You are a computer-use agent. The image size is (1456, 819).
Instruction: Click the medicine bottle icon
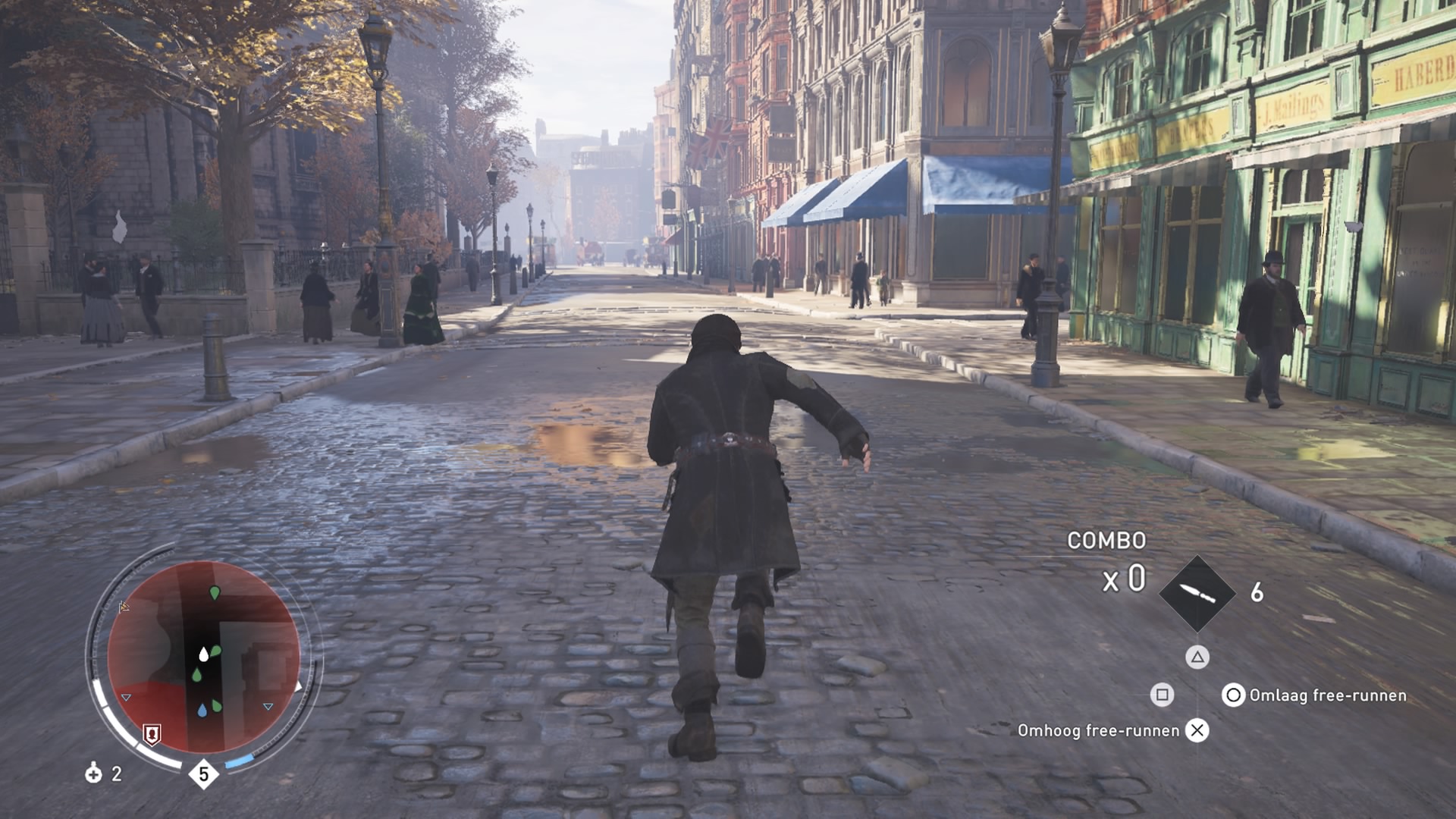click(x=93, y=773)
